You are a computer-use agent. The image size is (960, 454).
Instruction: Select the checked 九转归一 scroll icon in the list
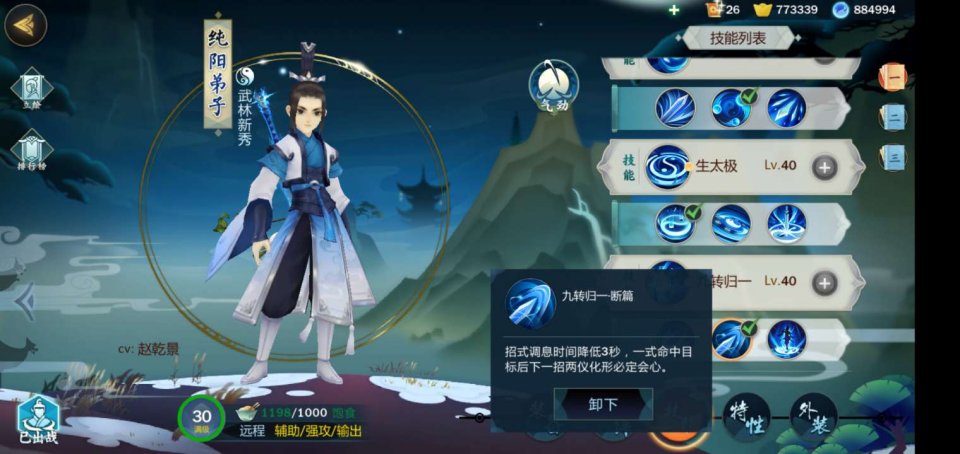tap(732, 339)
